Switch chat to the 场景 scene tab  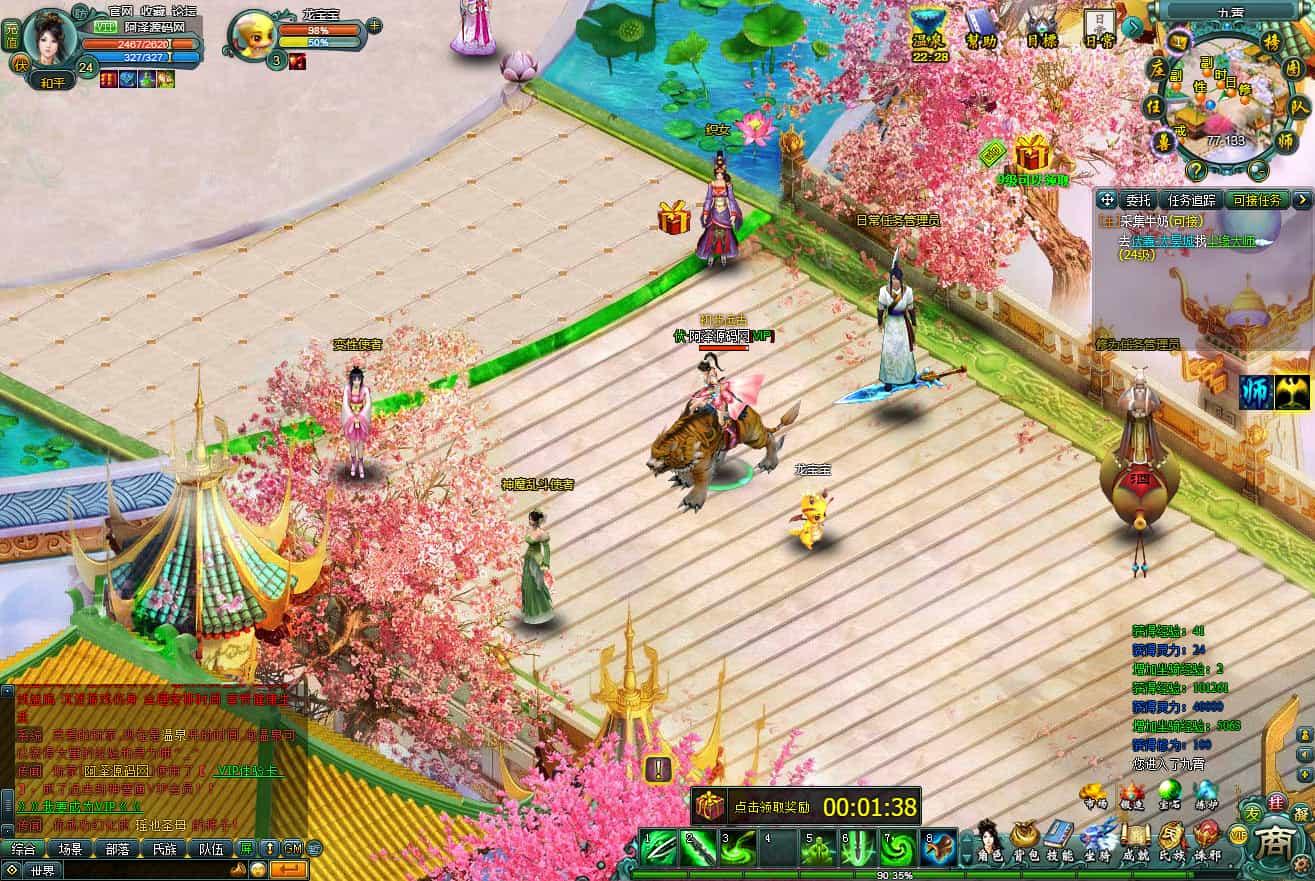(70, 849)
